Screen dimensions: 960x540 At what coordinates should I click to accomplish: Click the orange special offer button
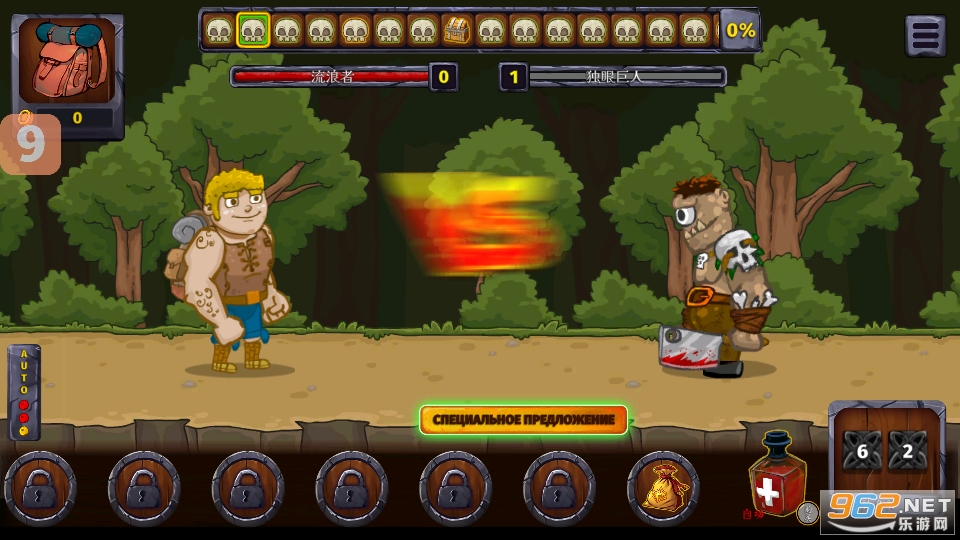tap(523, 420)
